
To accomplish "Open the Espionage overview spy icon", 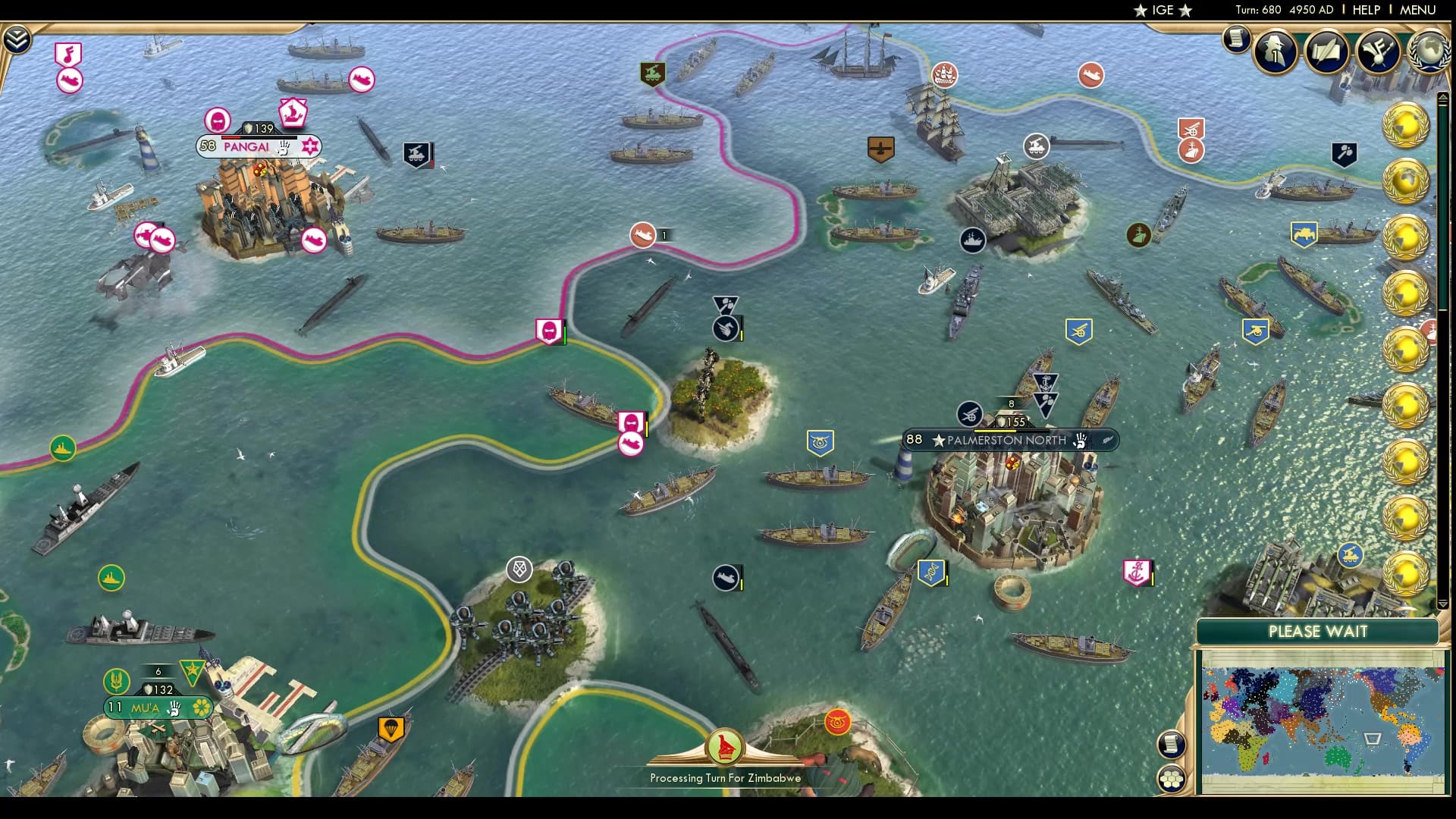I will 1276,52.
